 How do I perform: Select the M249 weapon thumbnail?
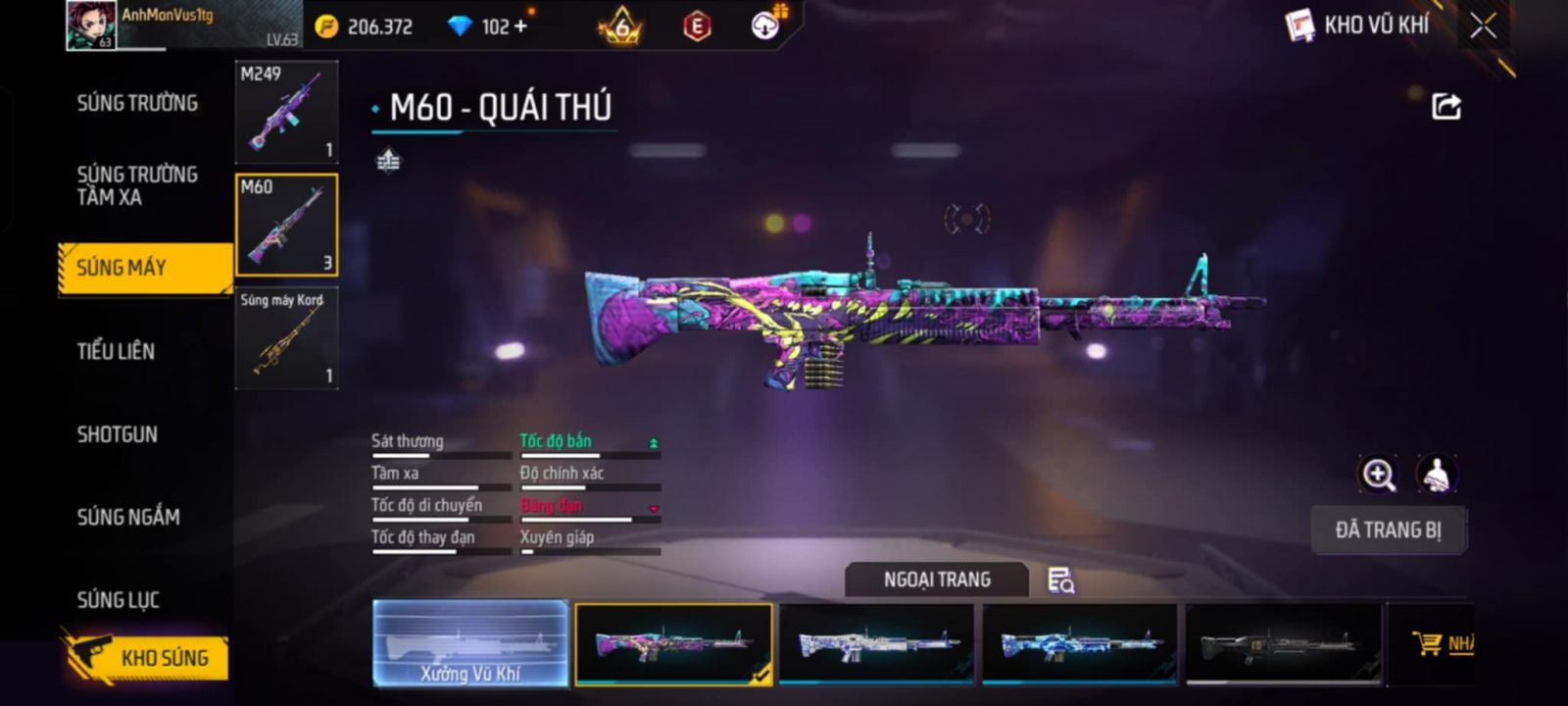(286, 112)
